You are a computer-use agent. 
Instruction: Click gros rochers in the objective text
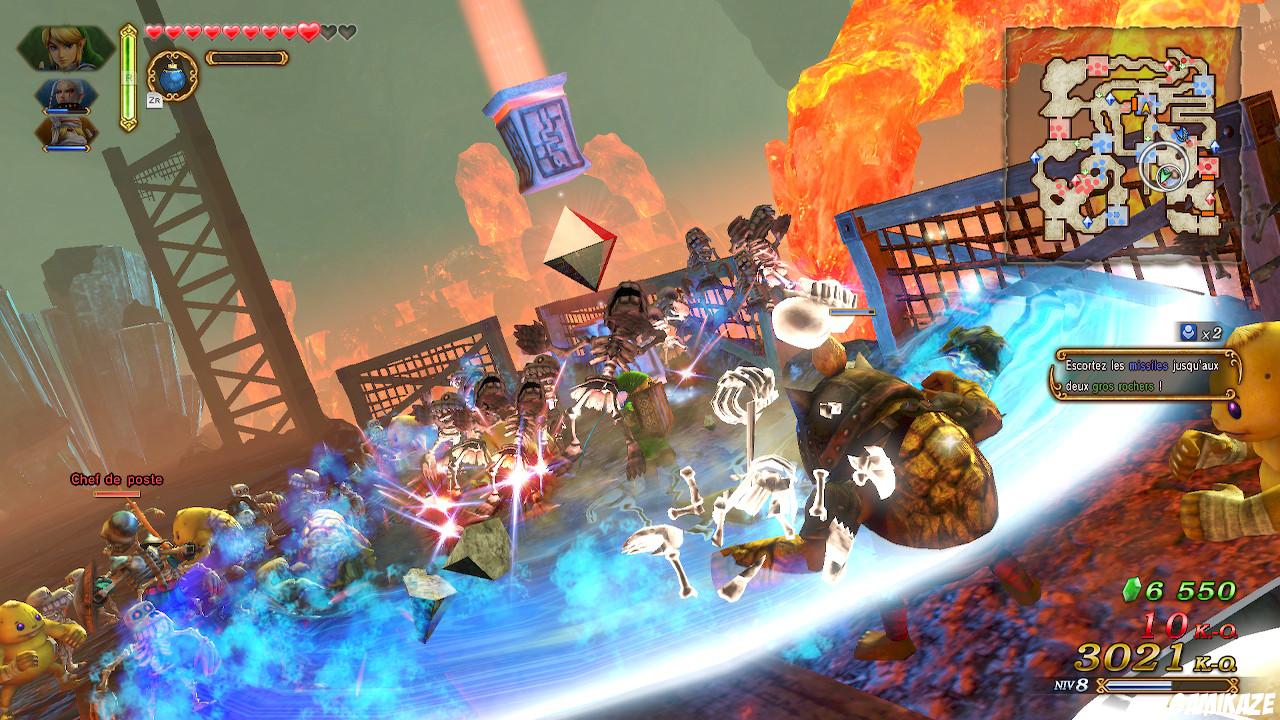[x=1120, y=385]
